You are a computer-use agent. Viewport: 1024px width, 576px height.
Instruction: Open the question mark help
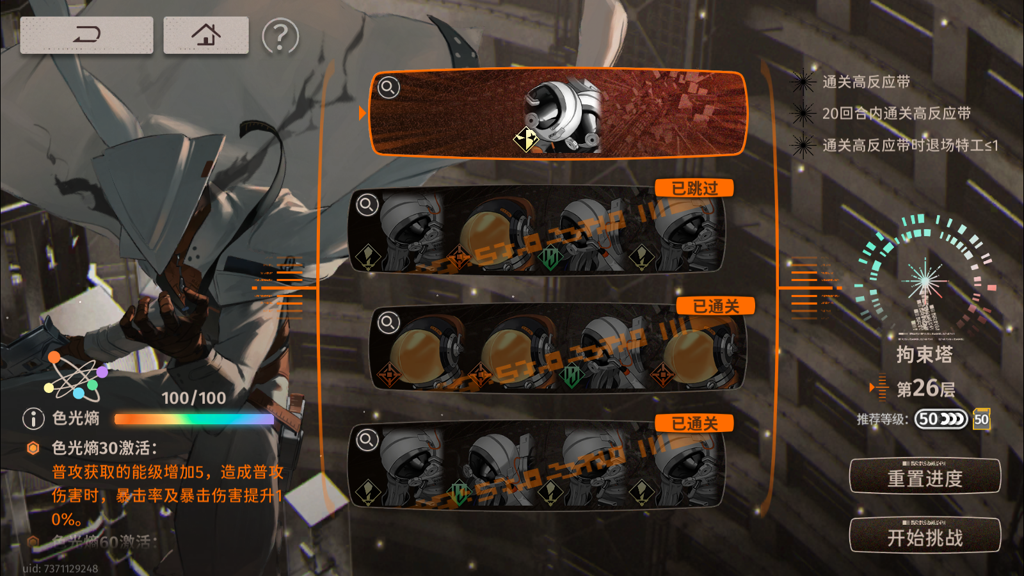[280, 37]
